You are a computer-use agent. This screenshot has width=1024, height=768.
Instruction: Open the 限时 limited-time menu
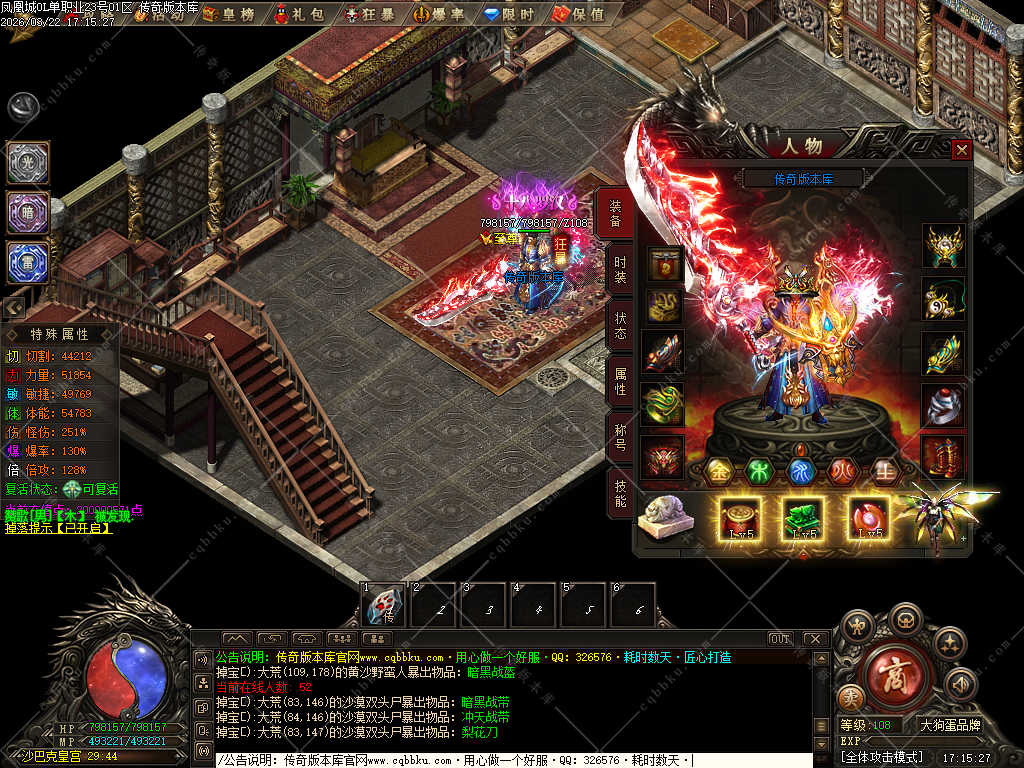508,13
